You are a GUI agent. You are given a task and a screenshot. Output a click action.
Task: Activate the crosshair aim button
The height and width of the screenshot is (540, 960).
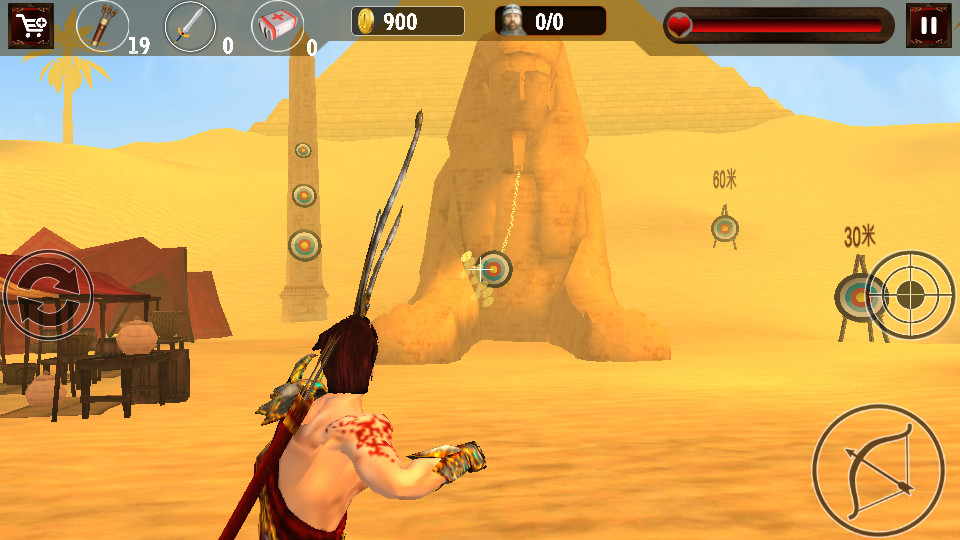tap(910, 294)
